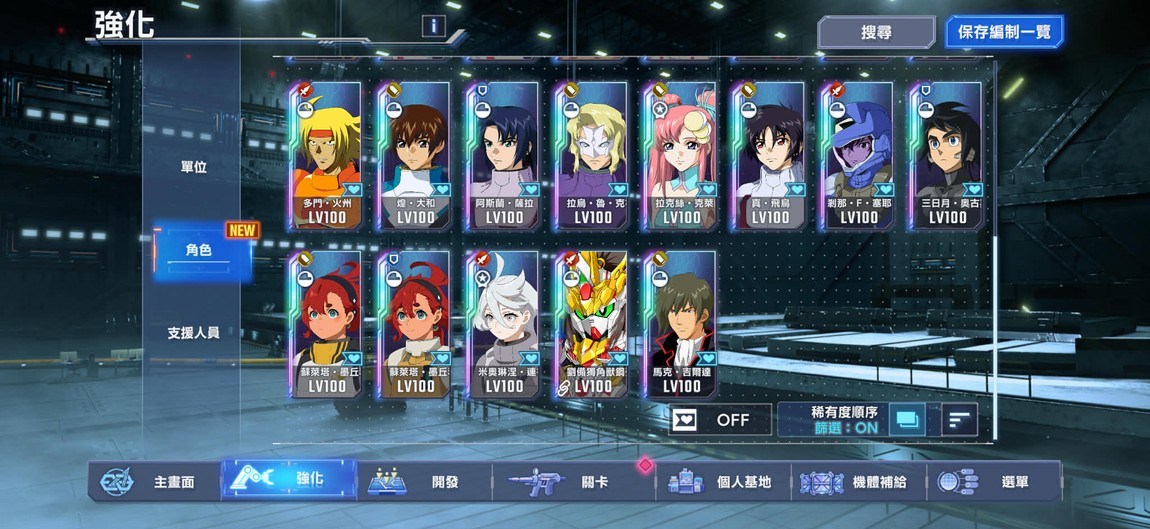
Task: Select the masked 拉烏・魯・克 card
Action: [x=593, y=156]
